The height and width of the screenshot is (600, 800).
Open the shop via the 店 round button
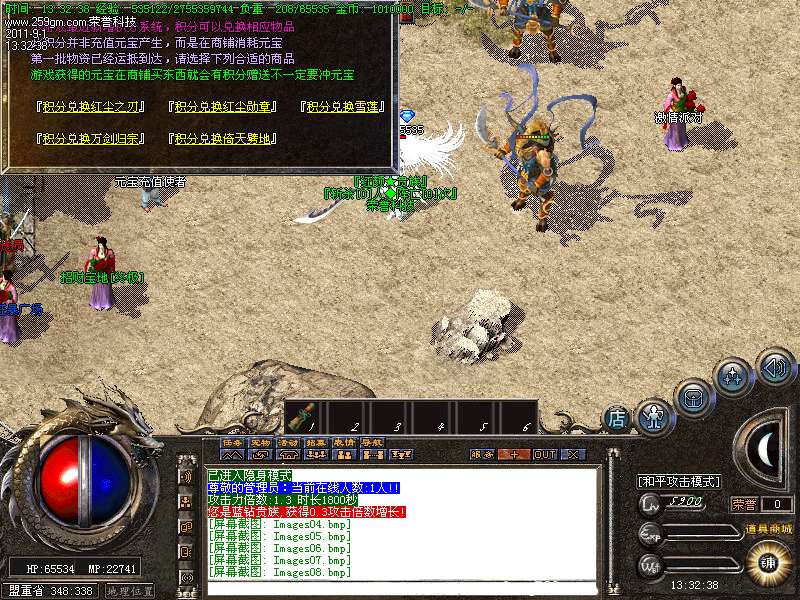[x=618, y=418]
